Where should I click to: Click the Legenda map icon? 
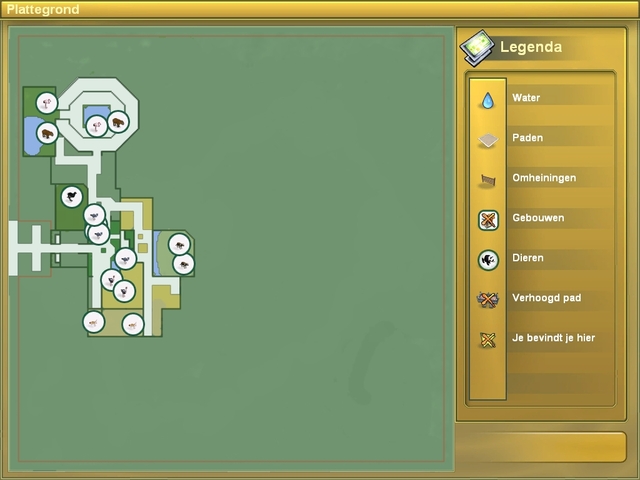(x=477, y=47)
